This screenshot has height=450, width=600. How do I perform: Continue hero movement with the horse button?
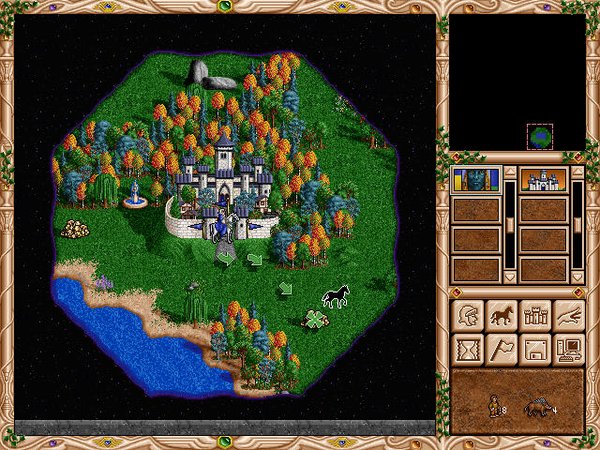(x=502, y=316)
